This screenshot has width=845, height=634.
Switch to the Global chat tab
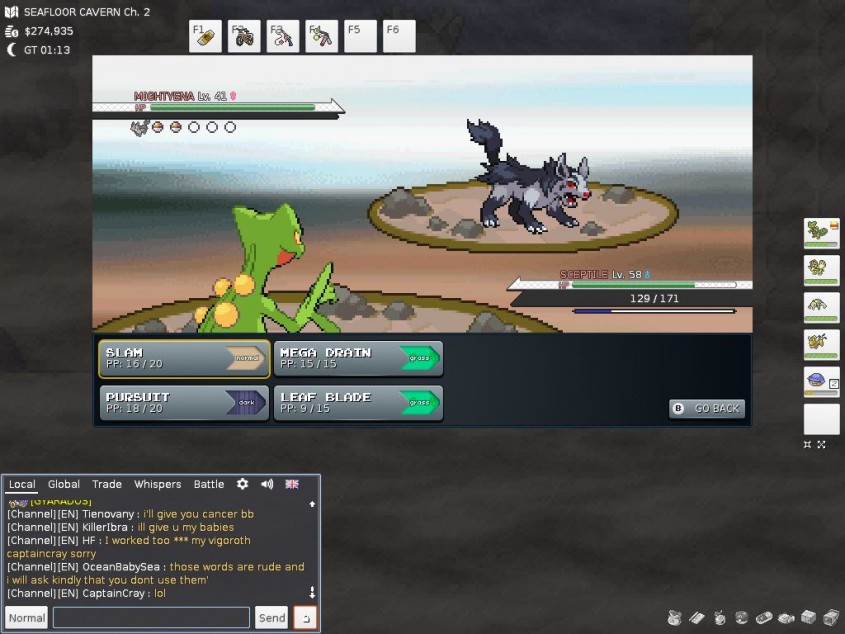(64, 484)
